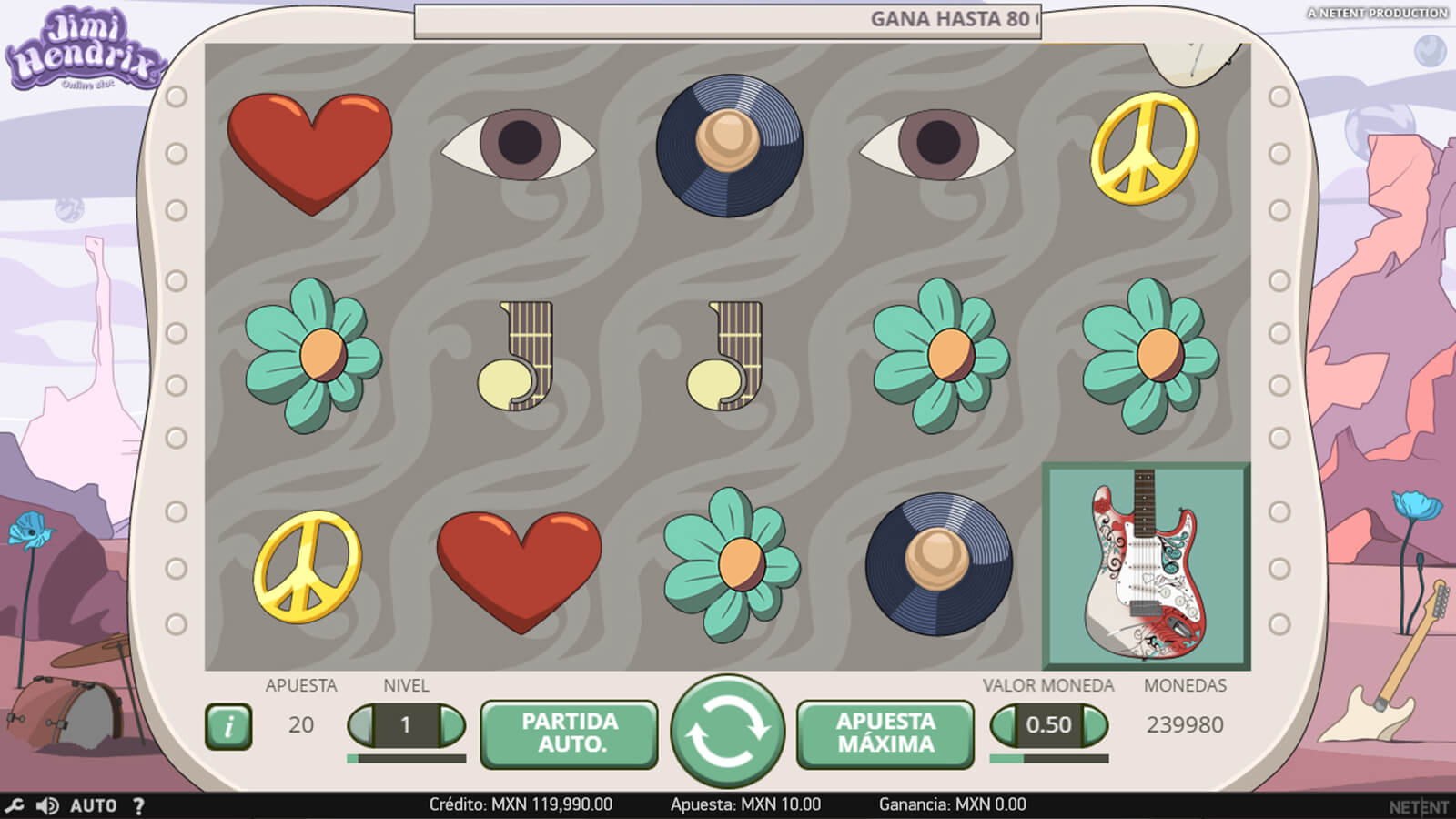Viewport: 1456px width, 819px height.
Task: Place the maximum bet with APUESTA MÁXIMA
Action: click(885, 733)
